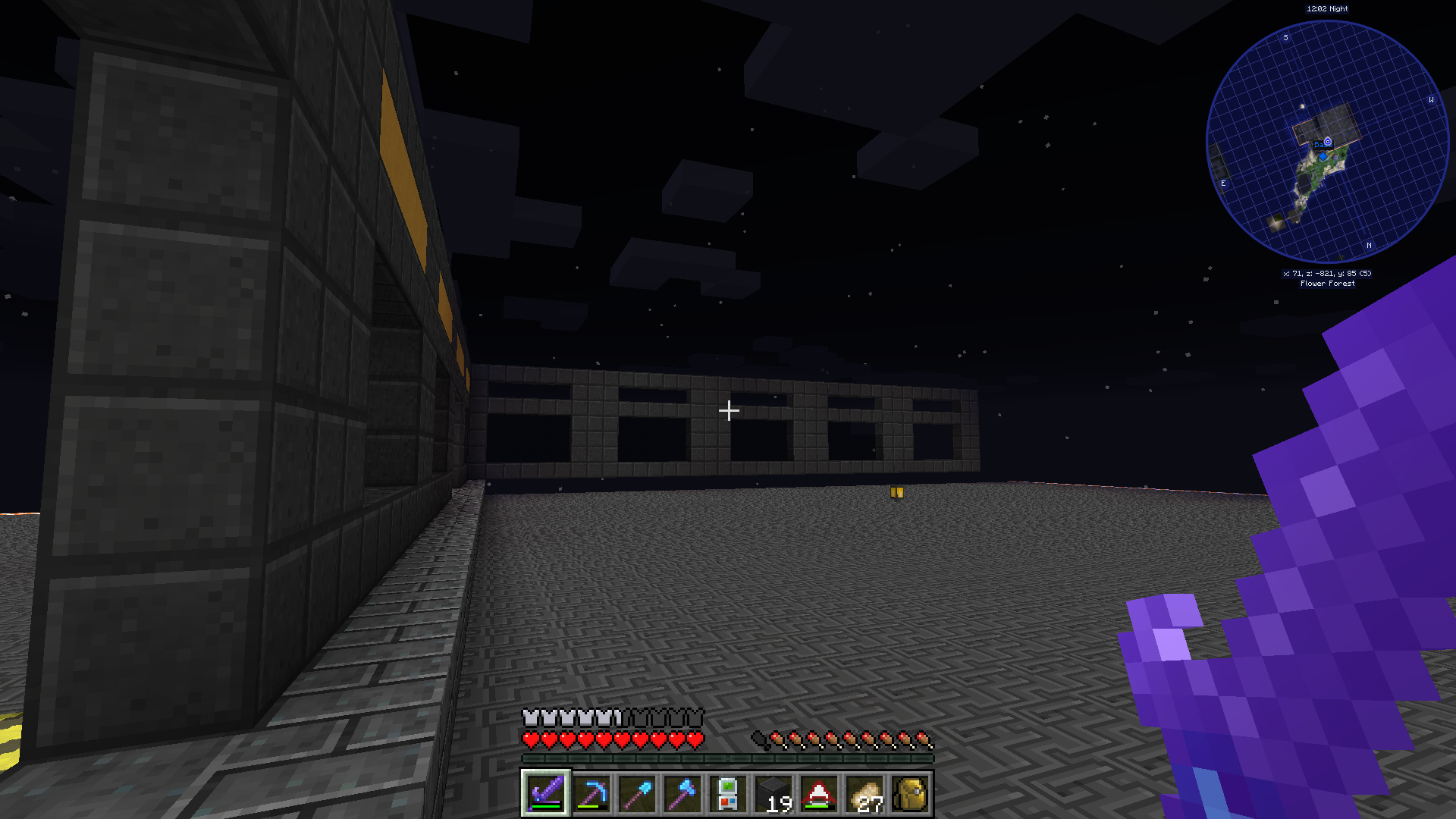Viewport: 1456px width, 819px height.
Task: Click the Base waypoint on the minimap
Action: click(1327, 142)
